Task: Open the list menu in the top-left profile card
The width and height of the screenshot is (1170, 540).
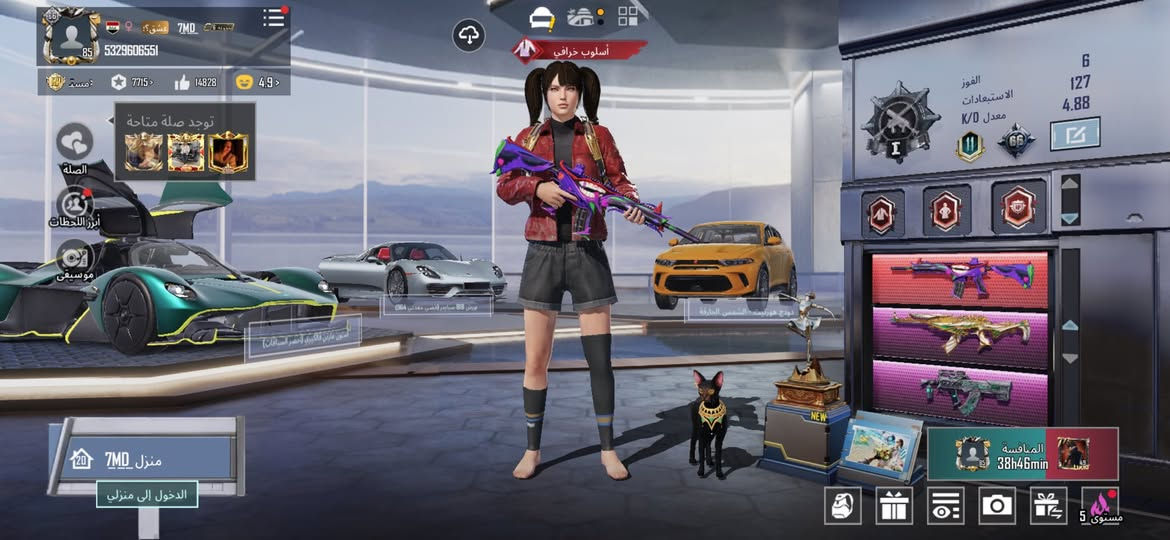Action: [x=273, y=18]
